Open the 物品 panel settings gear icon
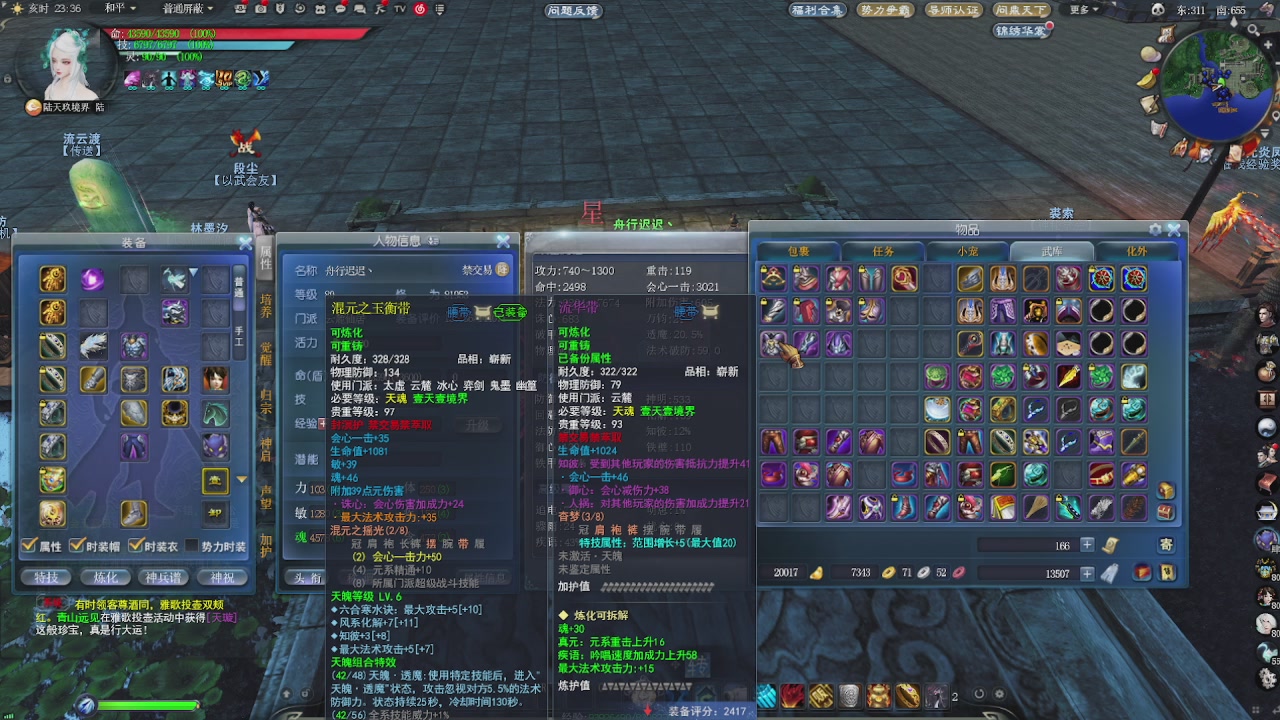Screen dimensions: 1280x720 click(x=1156, y=229)
